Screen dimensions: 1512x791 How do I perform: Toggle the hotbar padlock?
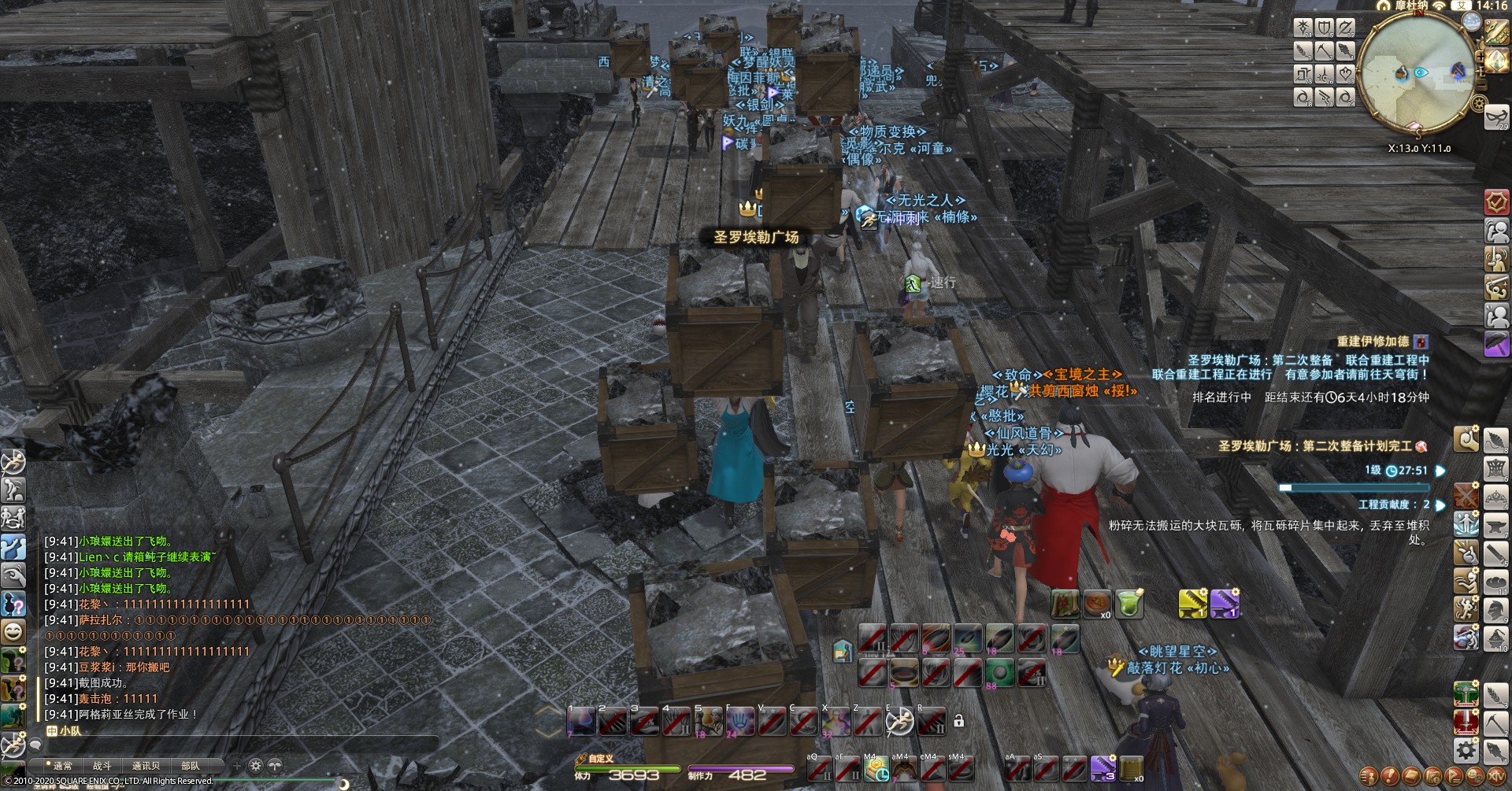click(x=958, y=720)
